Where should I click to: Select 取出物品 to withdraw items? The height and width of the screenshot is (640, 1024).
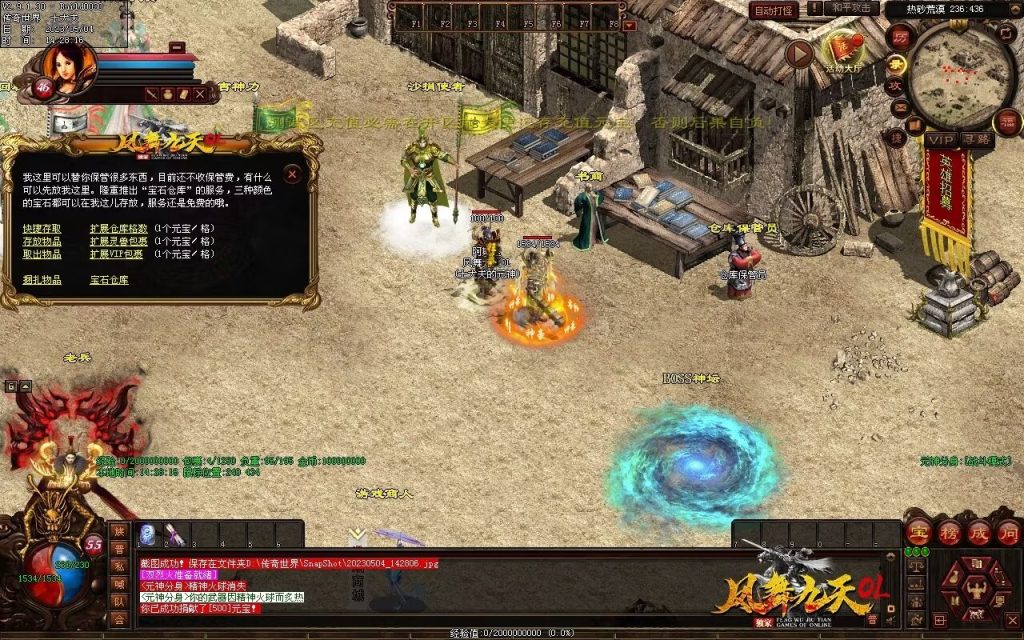click(42, 254)
